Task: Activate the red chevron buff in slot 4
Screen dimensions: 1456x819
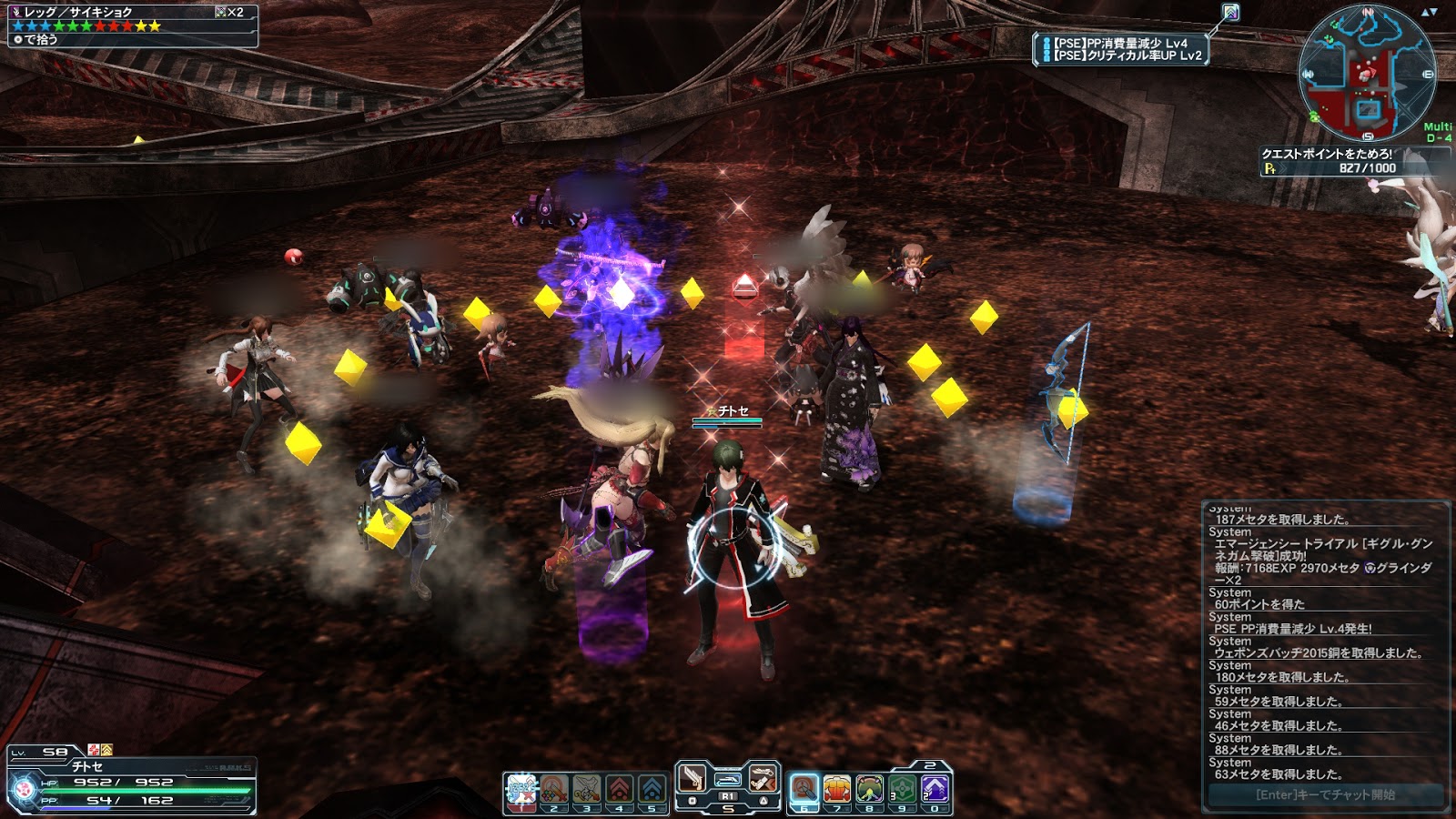Action: 620,789
